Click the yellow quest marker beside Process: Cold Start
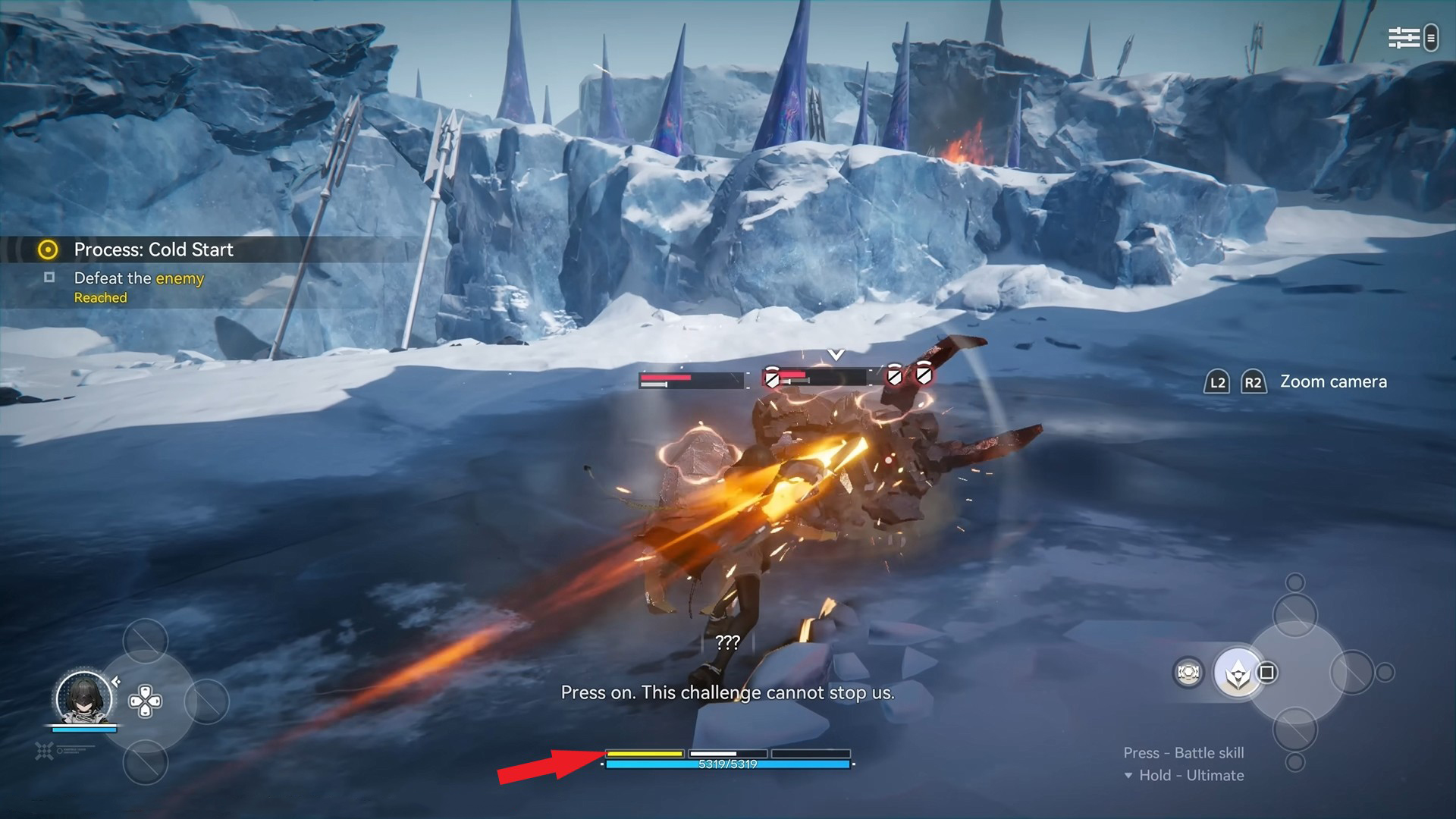 (47, 250)
